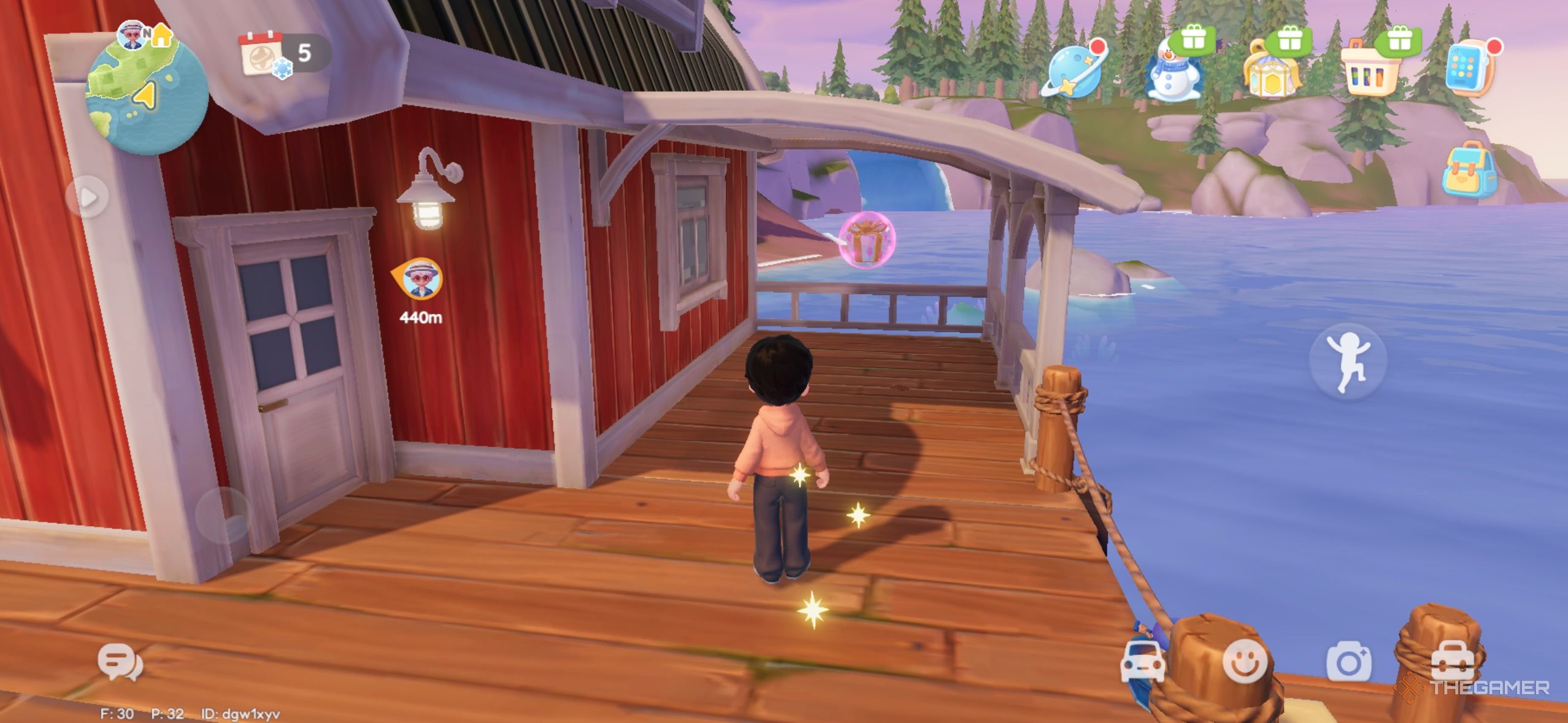Open the shopping basket store
The height and width of the screenshot is (723, 1568).
[1372, 69]
